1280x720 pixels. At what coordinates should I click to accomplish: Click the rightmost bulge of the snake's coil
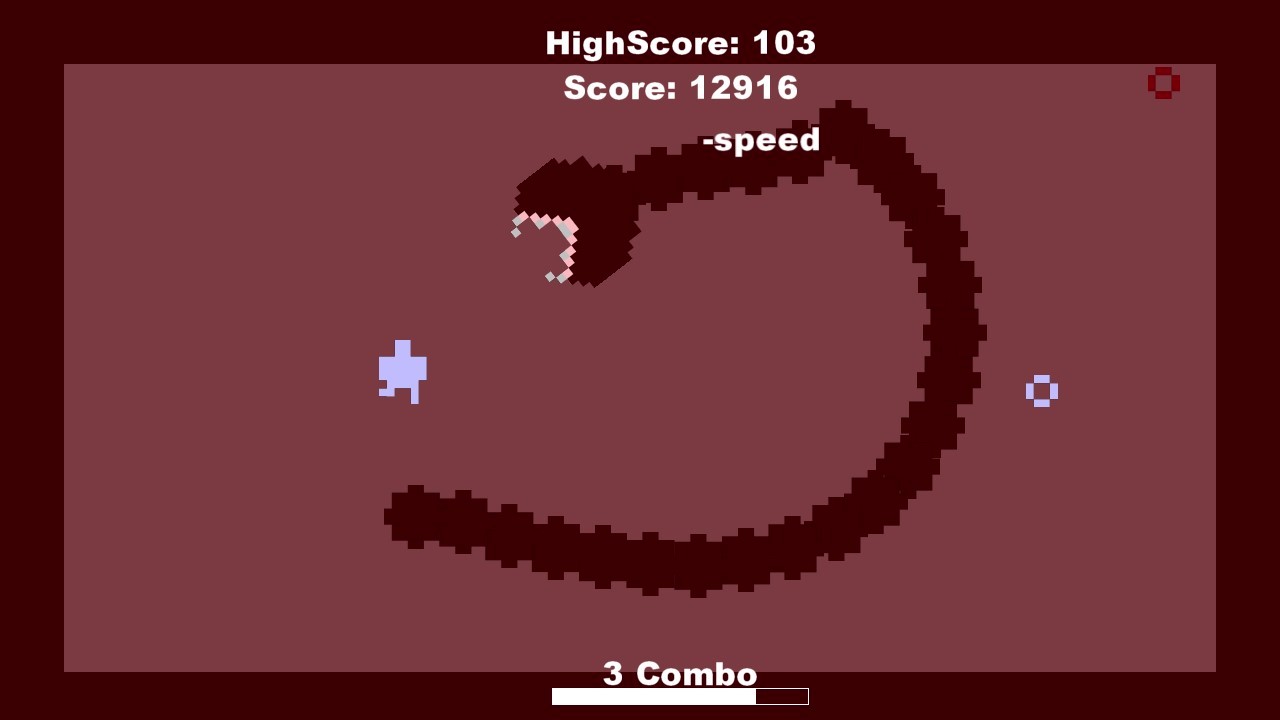click(x=965, y=330)
